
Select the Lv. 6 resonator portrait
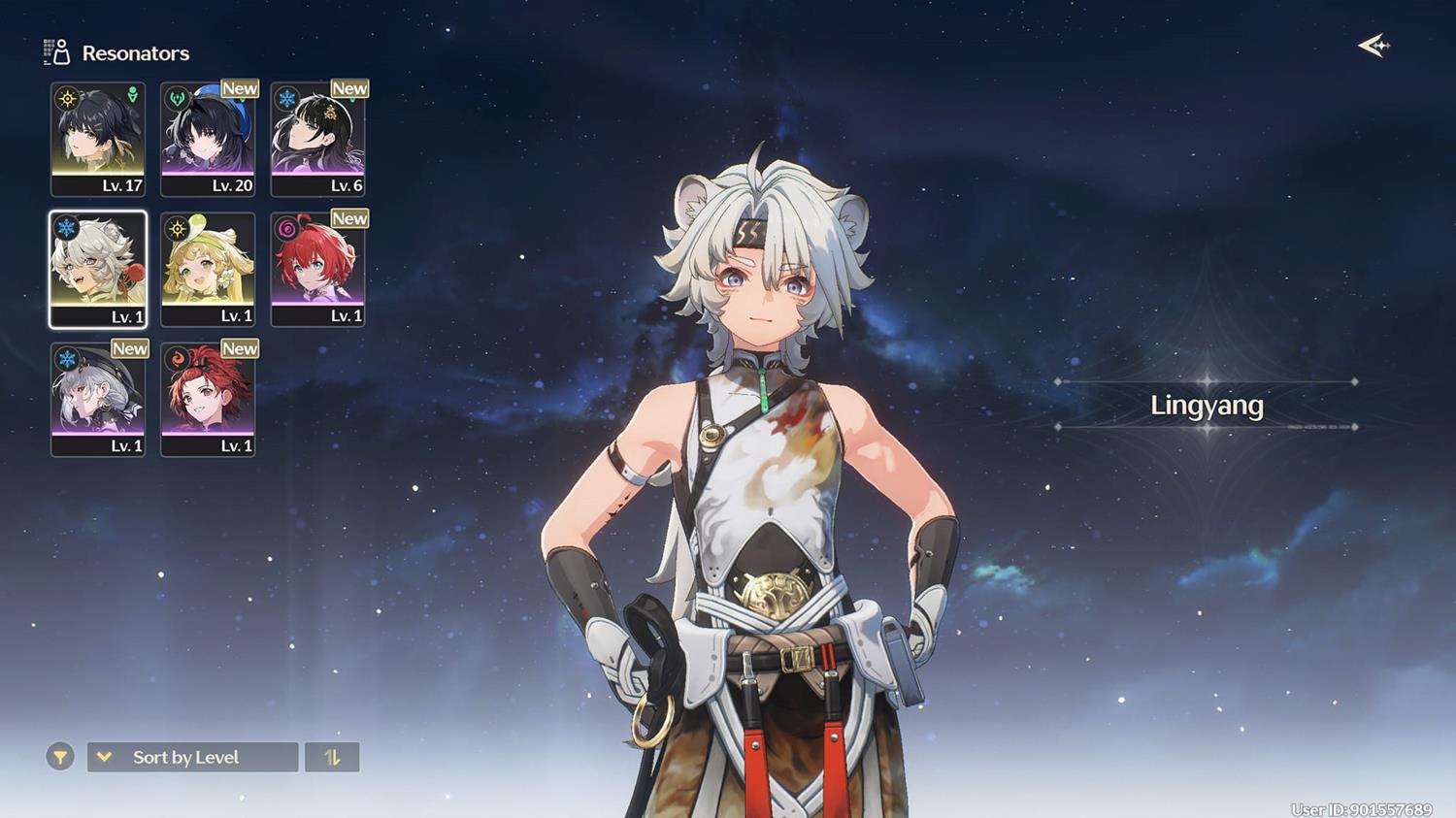pos(317,139)
